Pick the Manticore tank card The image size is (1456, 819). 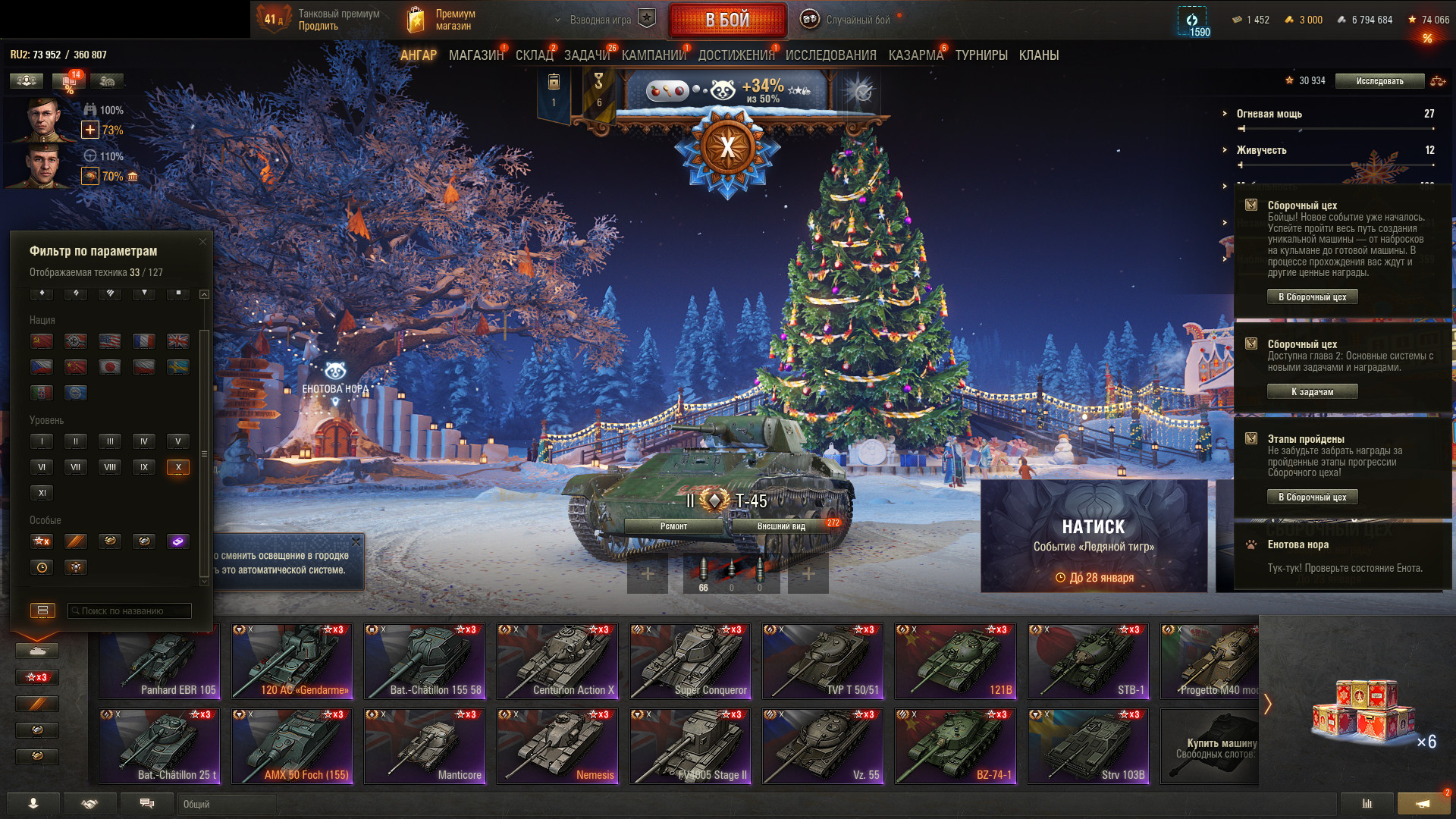425,745
